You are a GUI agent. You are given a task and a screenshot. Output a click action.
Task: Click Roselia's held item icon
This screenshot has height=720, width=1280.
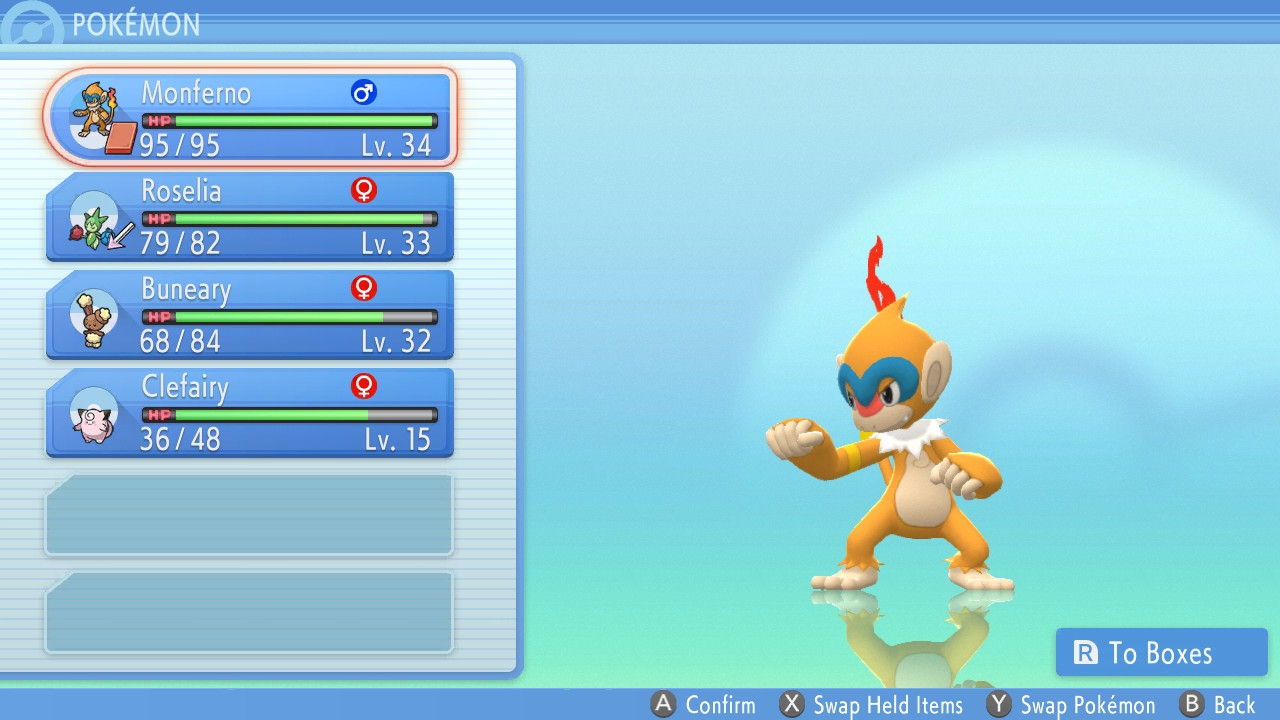click(x=123, y=237)
